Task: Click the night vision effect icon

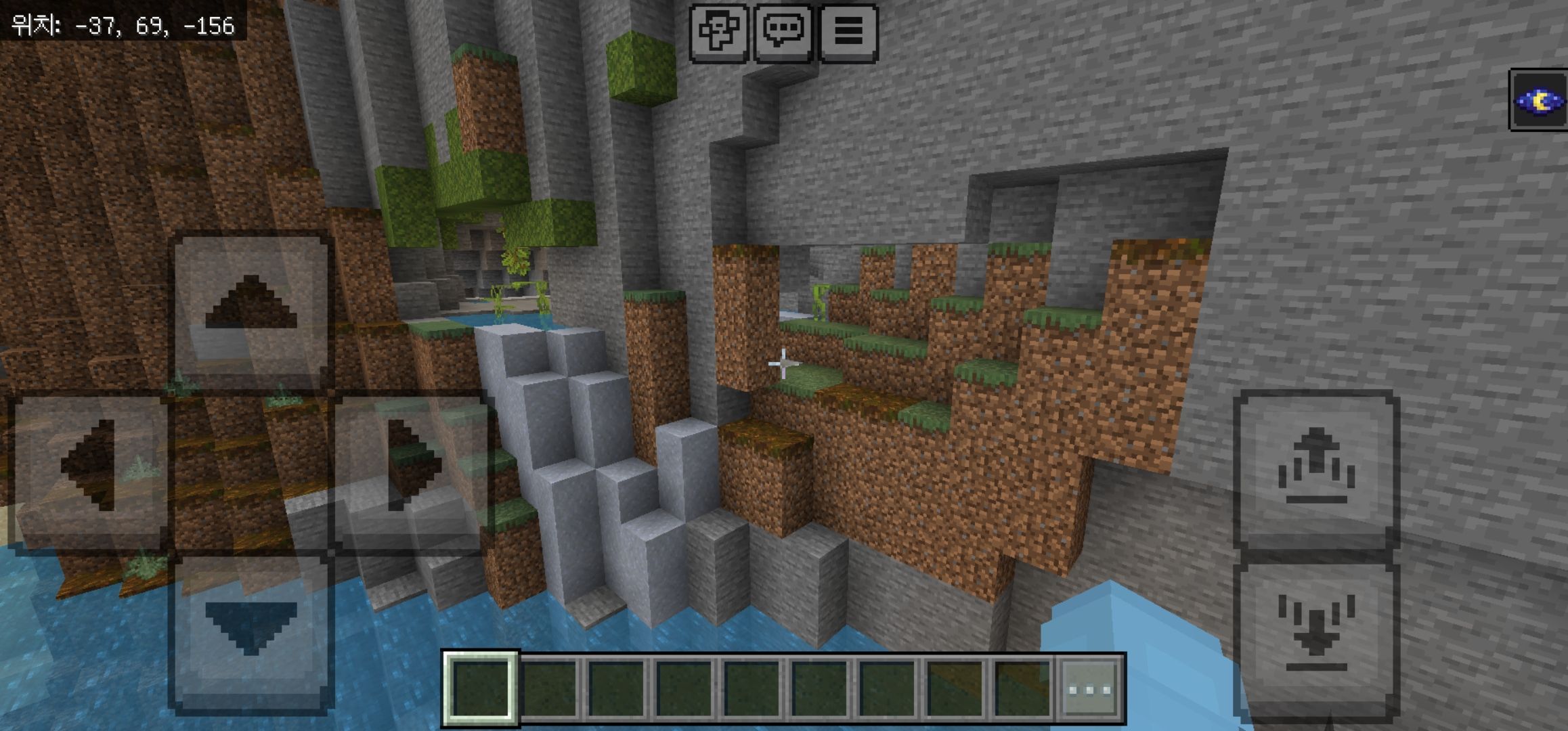Action: coord(1540,100)
